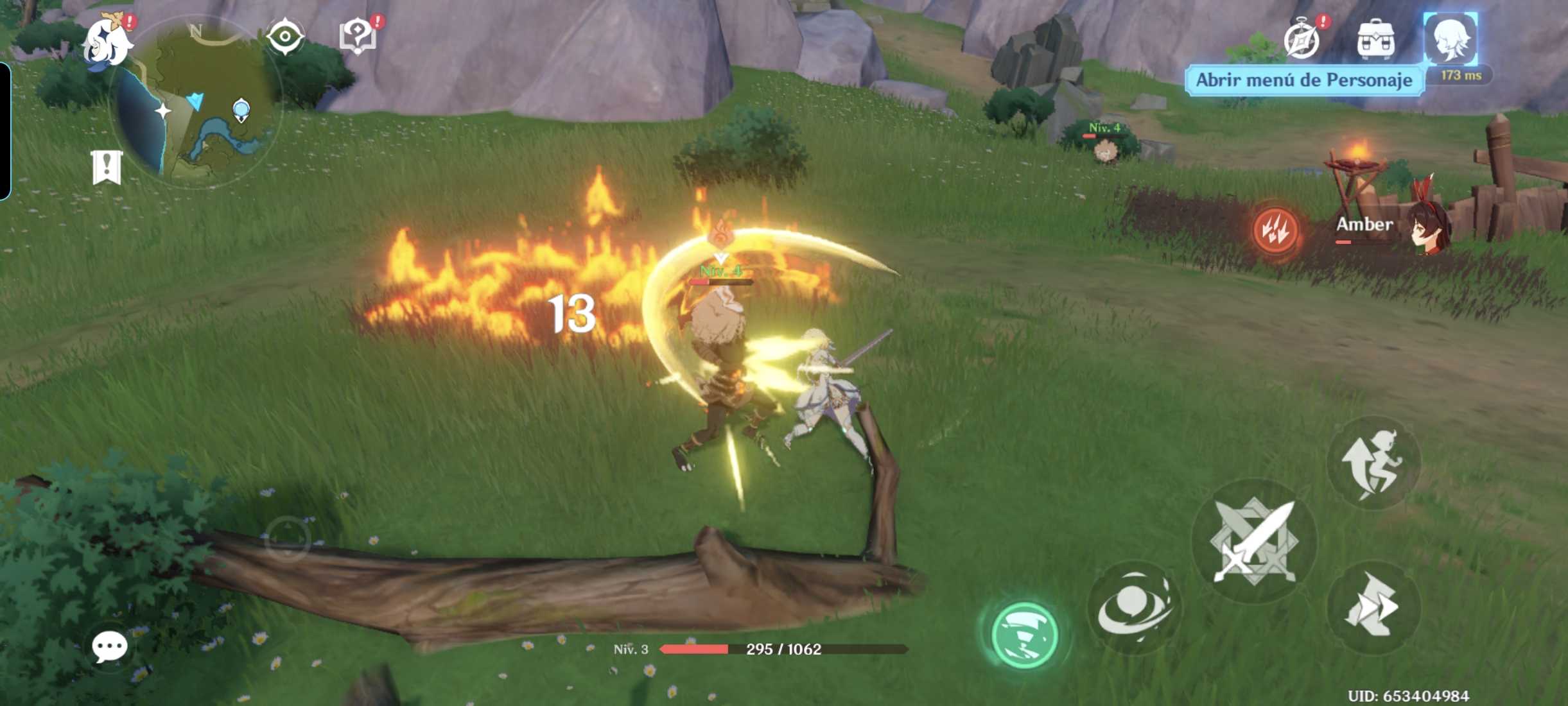Open the backpack inventory
Viewport: 1568px width, 706px height.
[x=1375, y=40]
